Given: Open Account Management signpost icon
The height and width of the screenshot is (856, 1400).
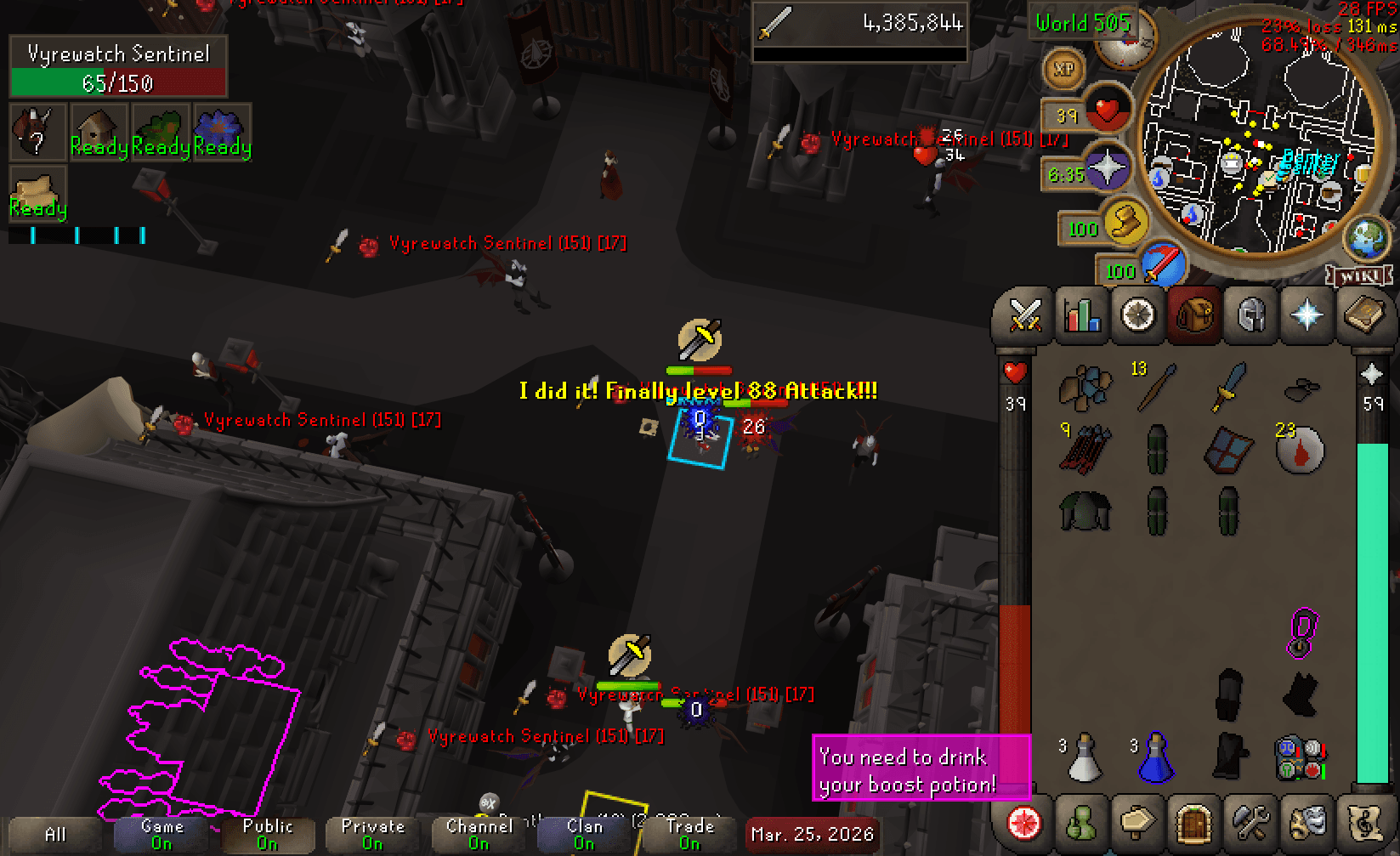Looking at the screenshot, I should tap(1137, 822).
